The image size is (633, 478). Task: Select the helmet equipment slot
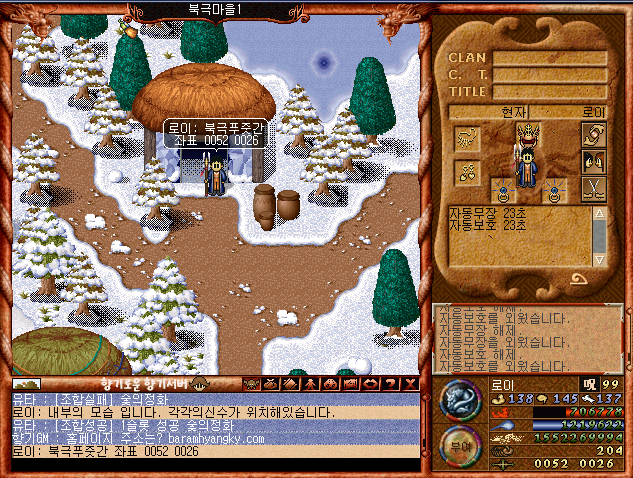pos(530,134)
